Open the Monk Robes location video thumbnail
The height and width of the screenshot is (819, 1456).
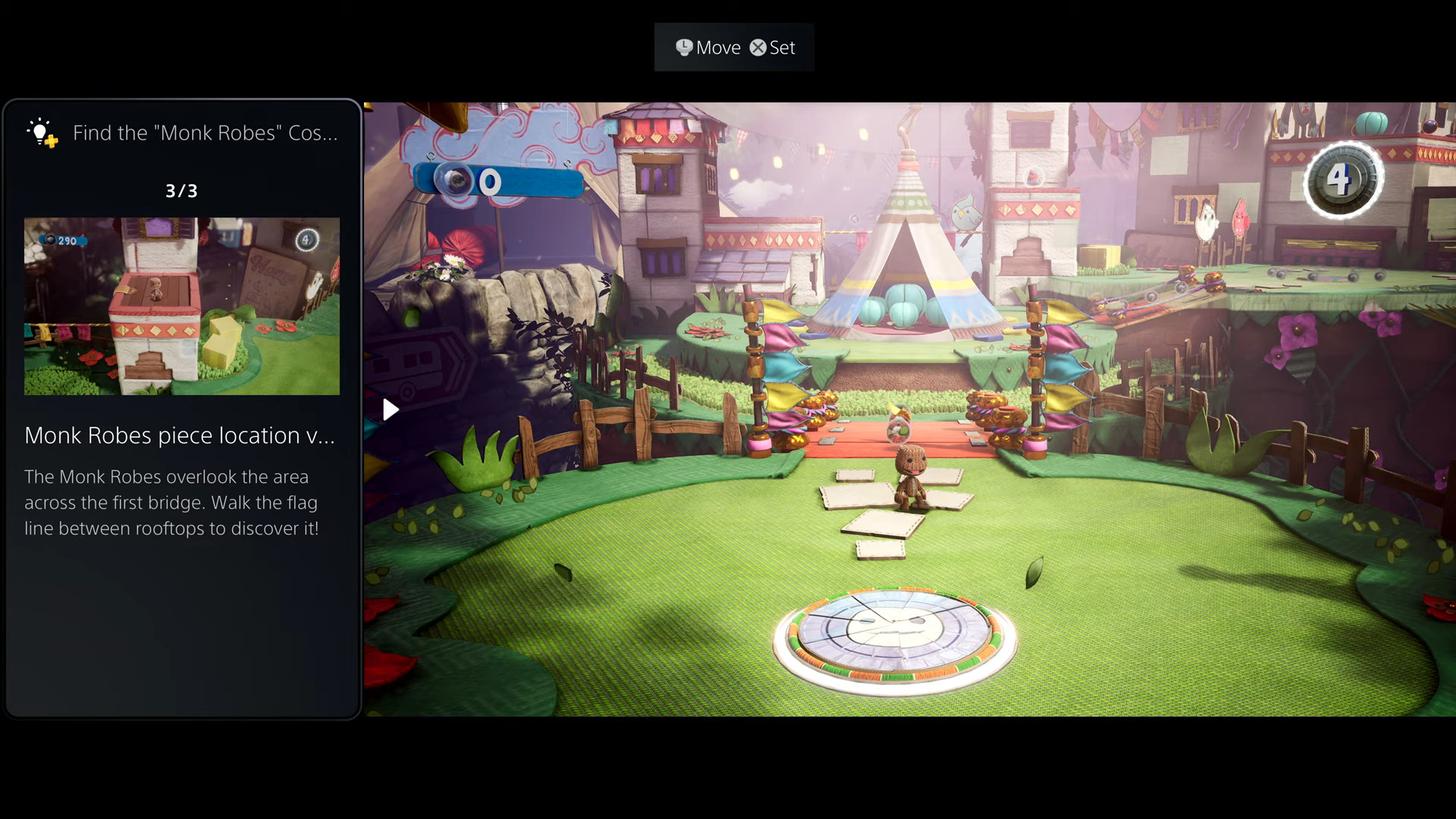point(182,306)
